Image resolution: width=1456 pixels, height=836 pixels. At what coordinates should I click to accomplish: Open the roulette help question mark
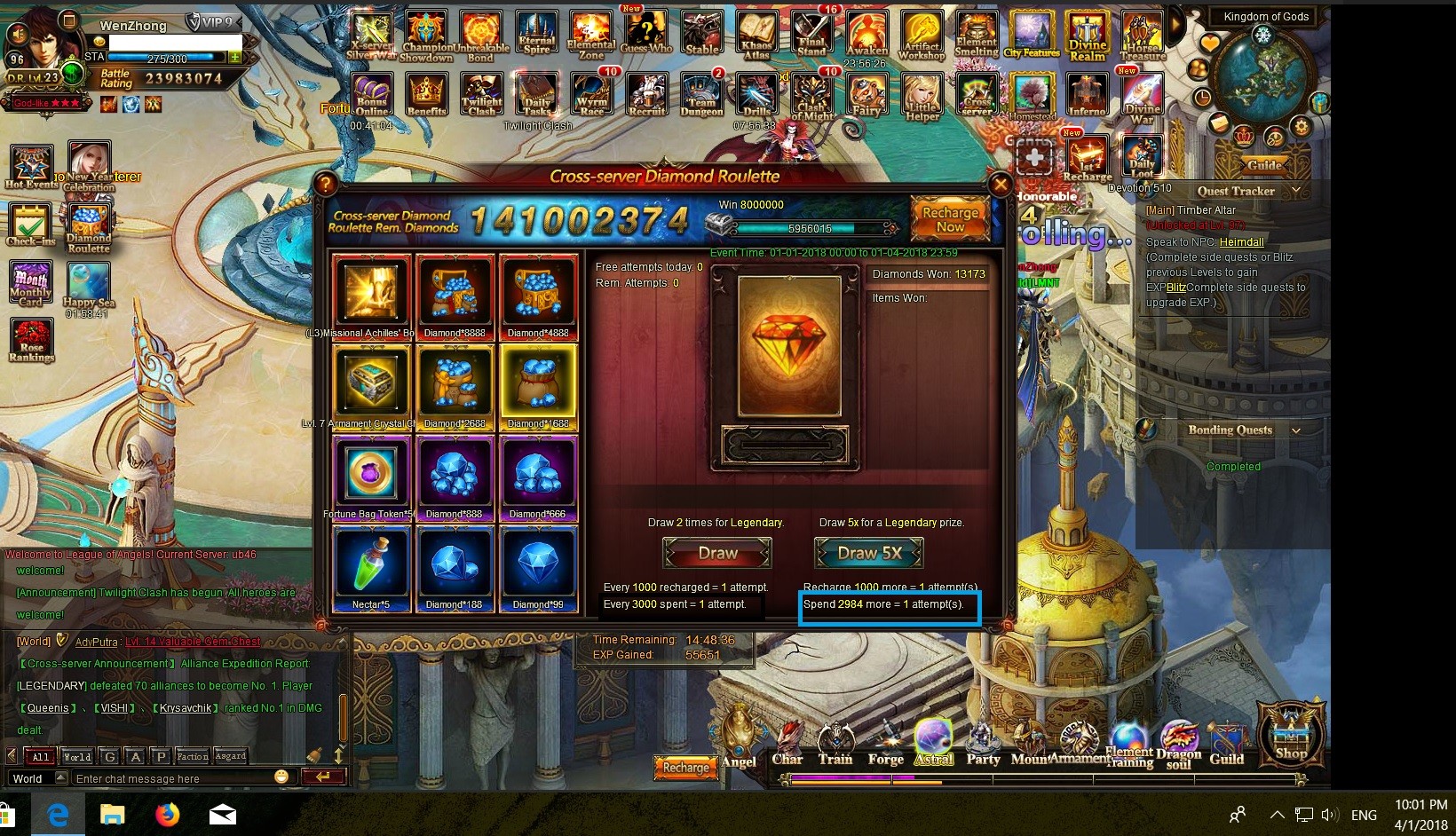[x=326, y=184]
